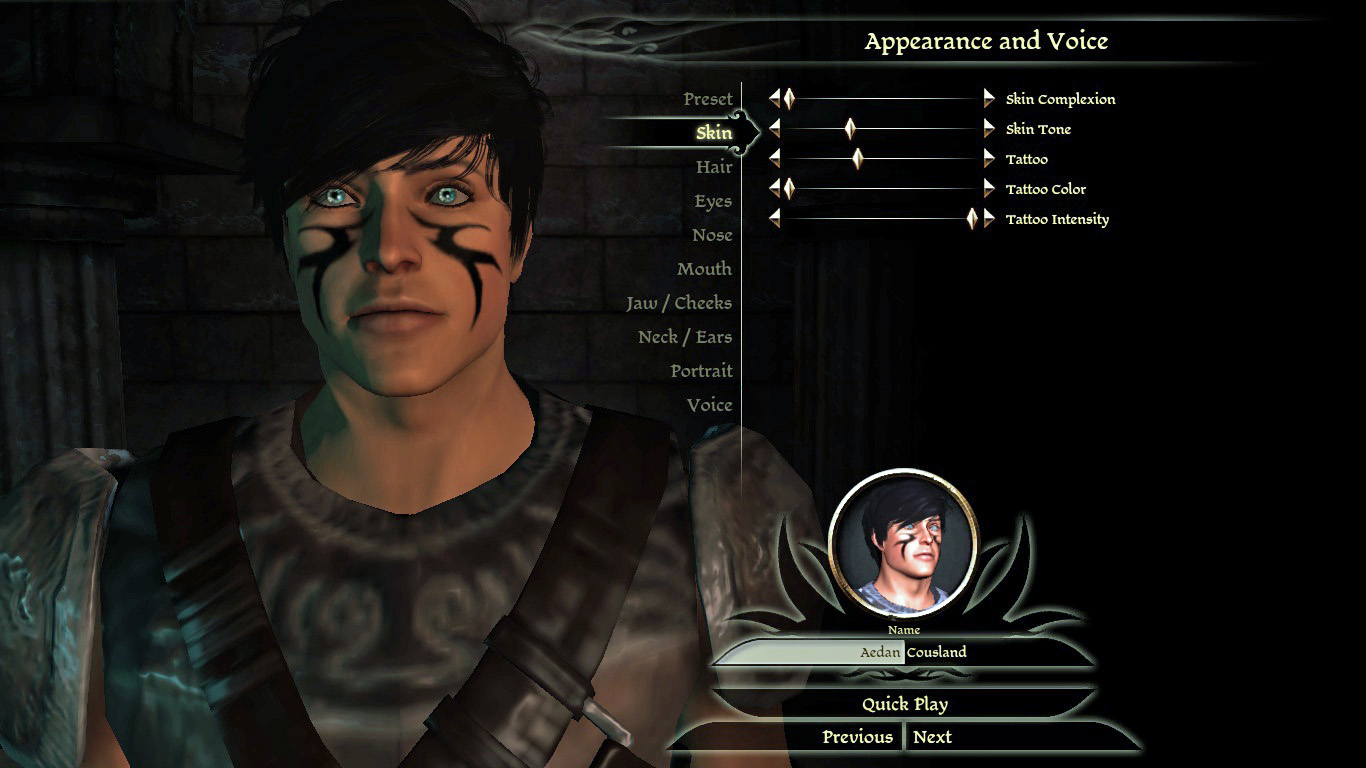
Task: Open the Neck / Ears category
Action: (x=685, y=337)
